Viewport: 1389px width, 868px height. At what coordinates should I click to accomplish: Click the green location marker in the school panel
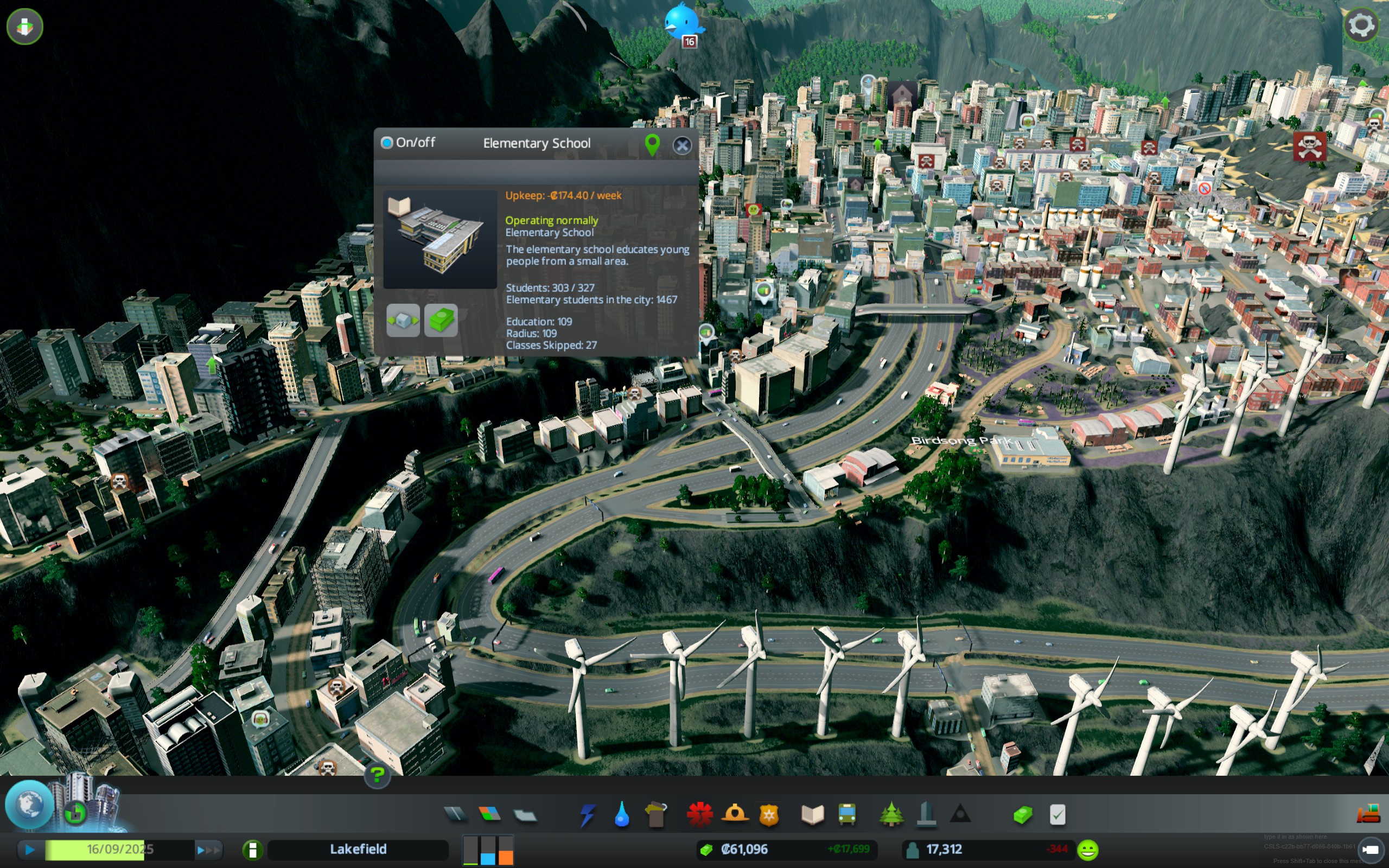click(x=652, y=144)
